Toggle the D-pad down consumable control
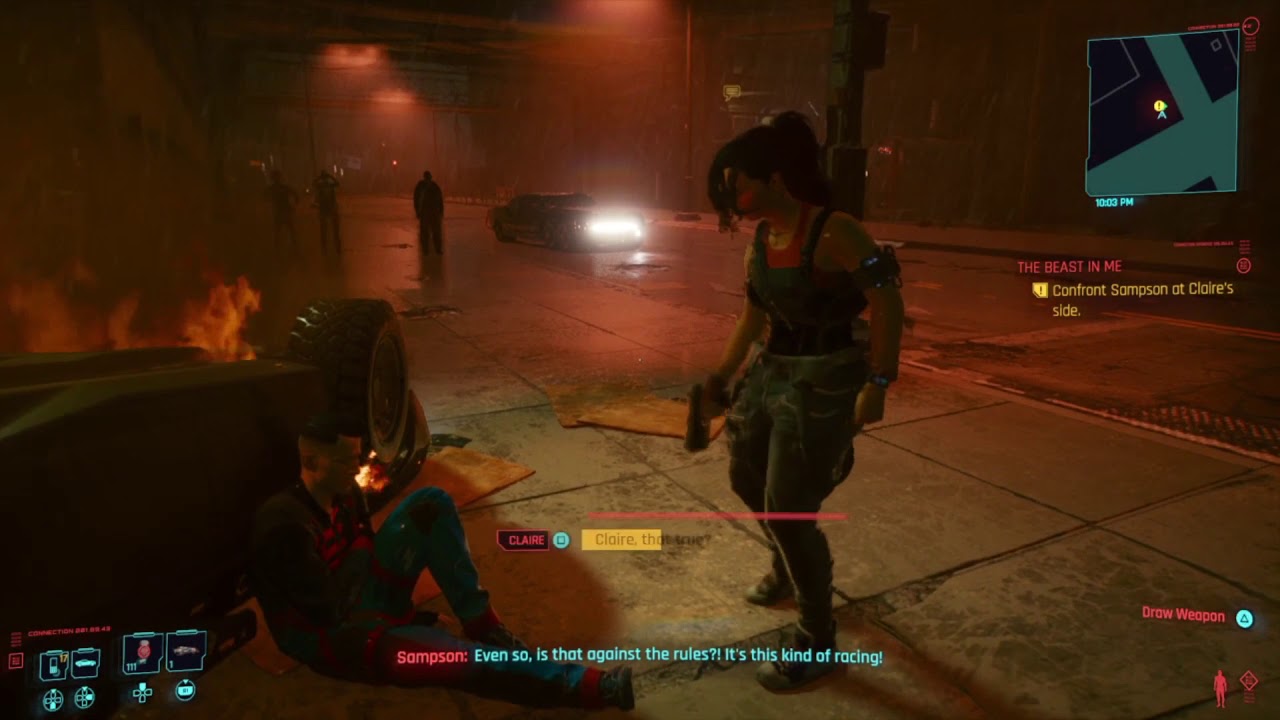The height and width of the screenshot is (720, 1280). (144, 692)
